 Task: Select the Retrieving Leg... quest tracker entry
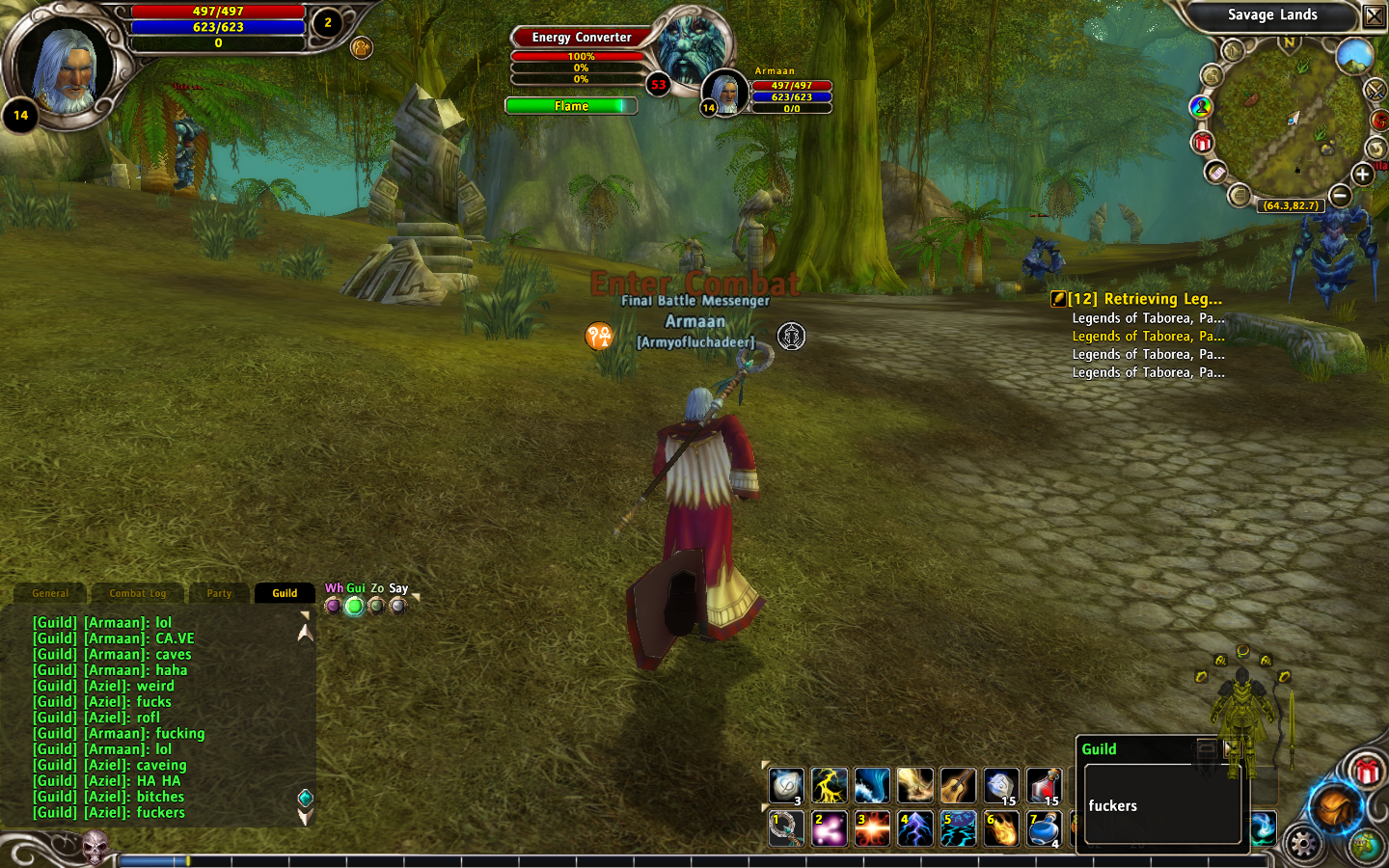click(1144, 299)
